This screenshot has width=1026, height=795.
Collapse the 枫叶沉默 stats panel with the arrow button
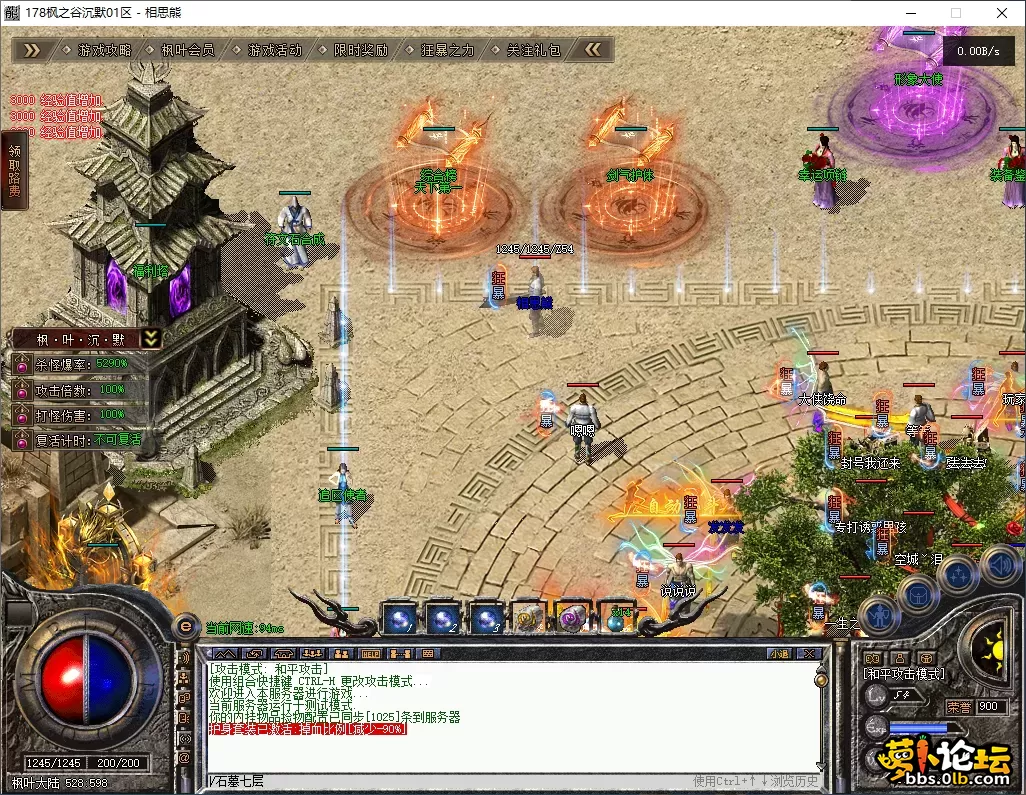(150, 338)
